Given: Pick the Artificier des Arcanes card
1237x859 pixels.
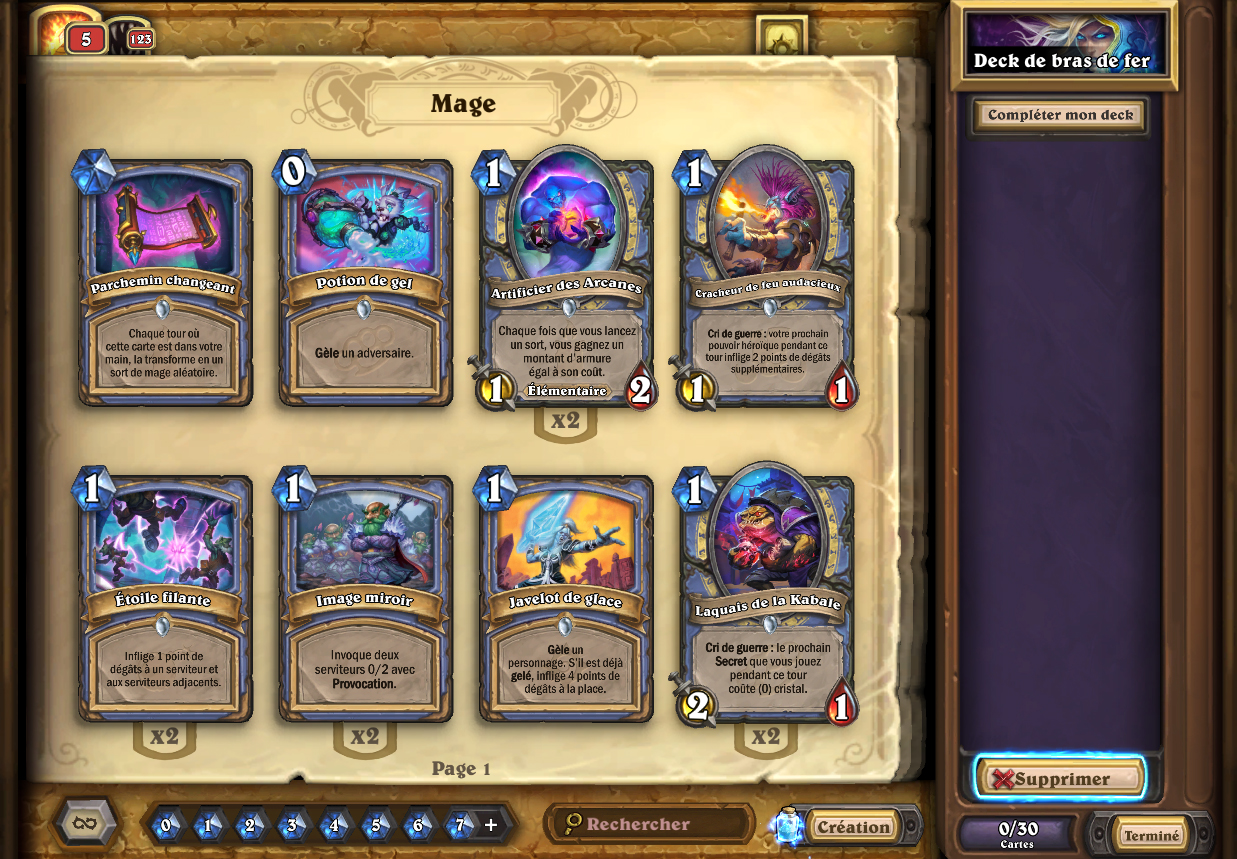Looking at the screenshot, I should [x=566, y=282].
